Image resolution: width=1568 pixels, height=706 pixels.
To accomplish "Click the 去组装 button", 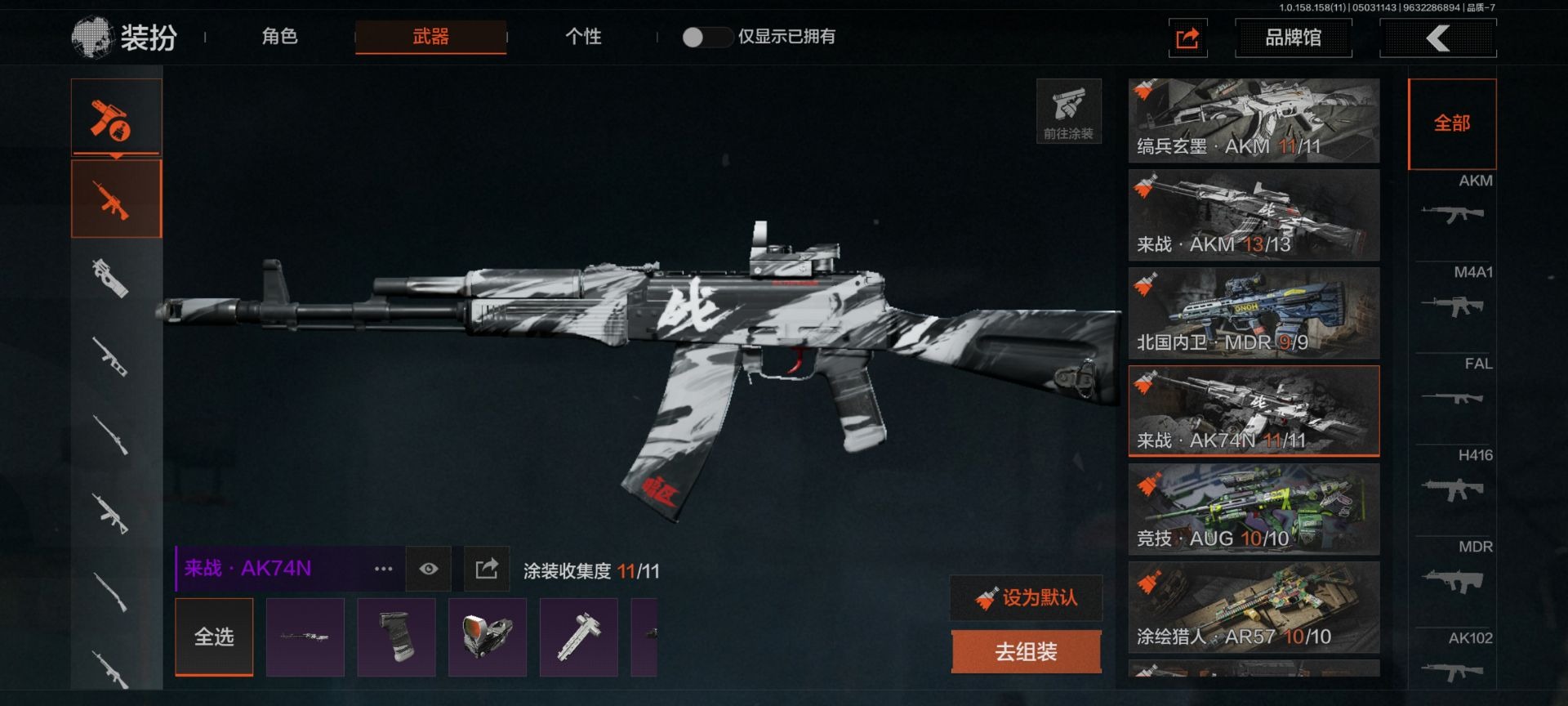I will pos(1027,651).
